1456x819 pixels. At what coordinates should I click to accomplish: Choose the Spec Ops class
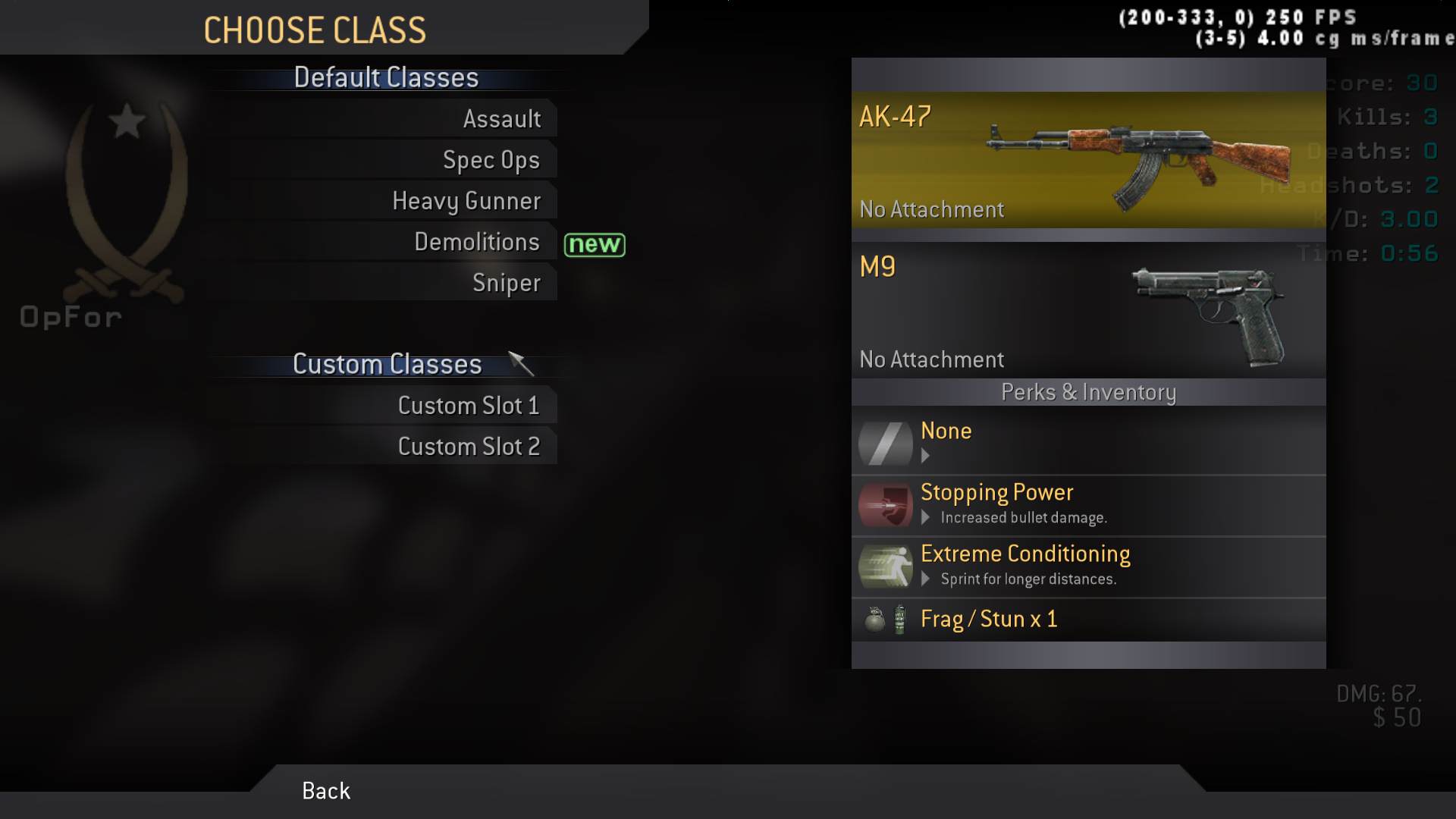pyautogui.click(x=491, y=160)
